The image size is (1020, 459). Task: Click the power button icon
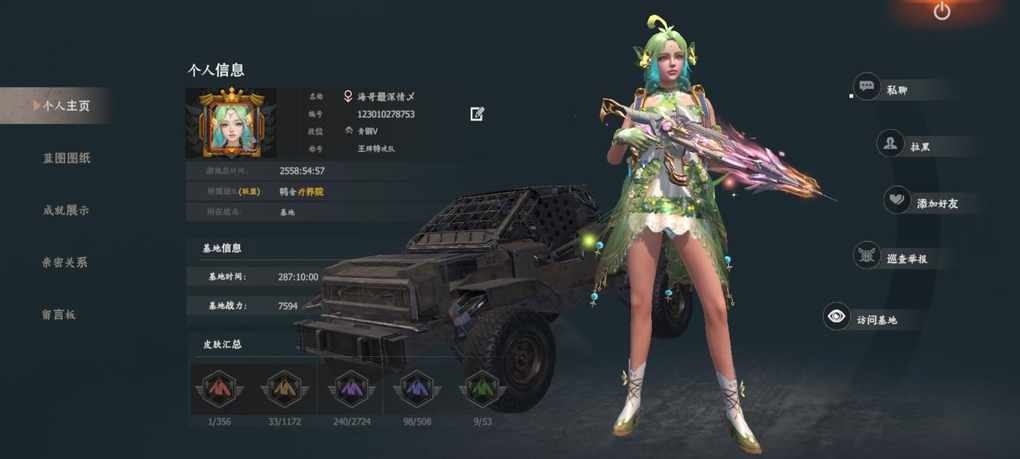[x=942, y=11]
